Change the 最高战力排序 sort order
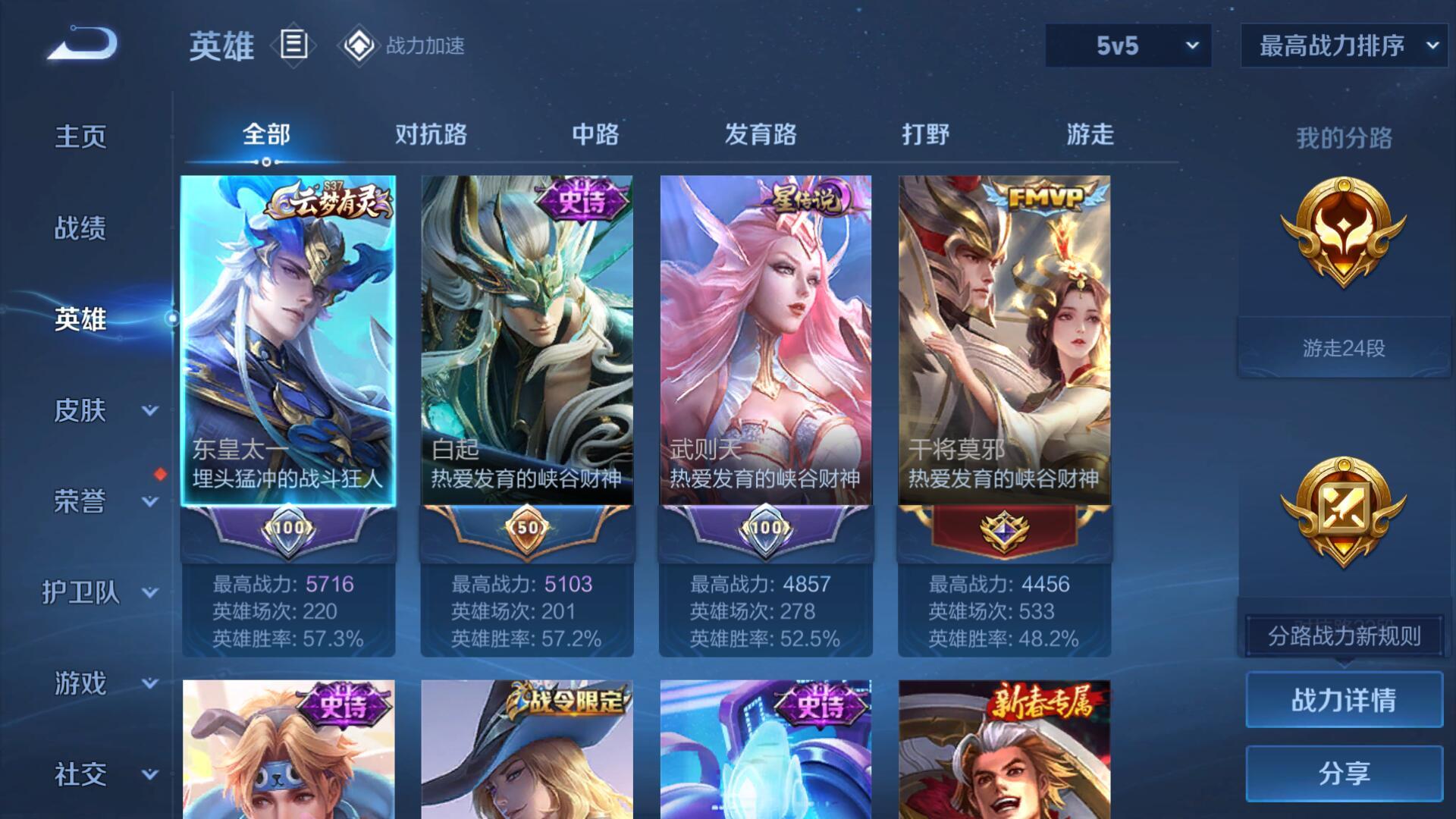Screen dimensions: 1456x819 tap(1344, 45)
